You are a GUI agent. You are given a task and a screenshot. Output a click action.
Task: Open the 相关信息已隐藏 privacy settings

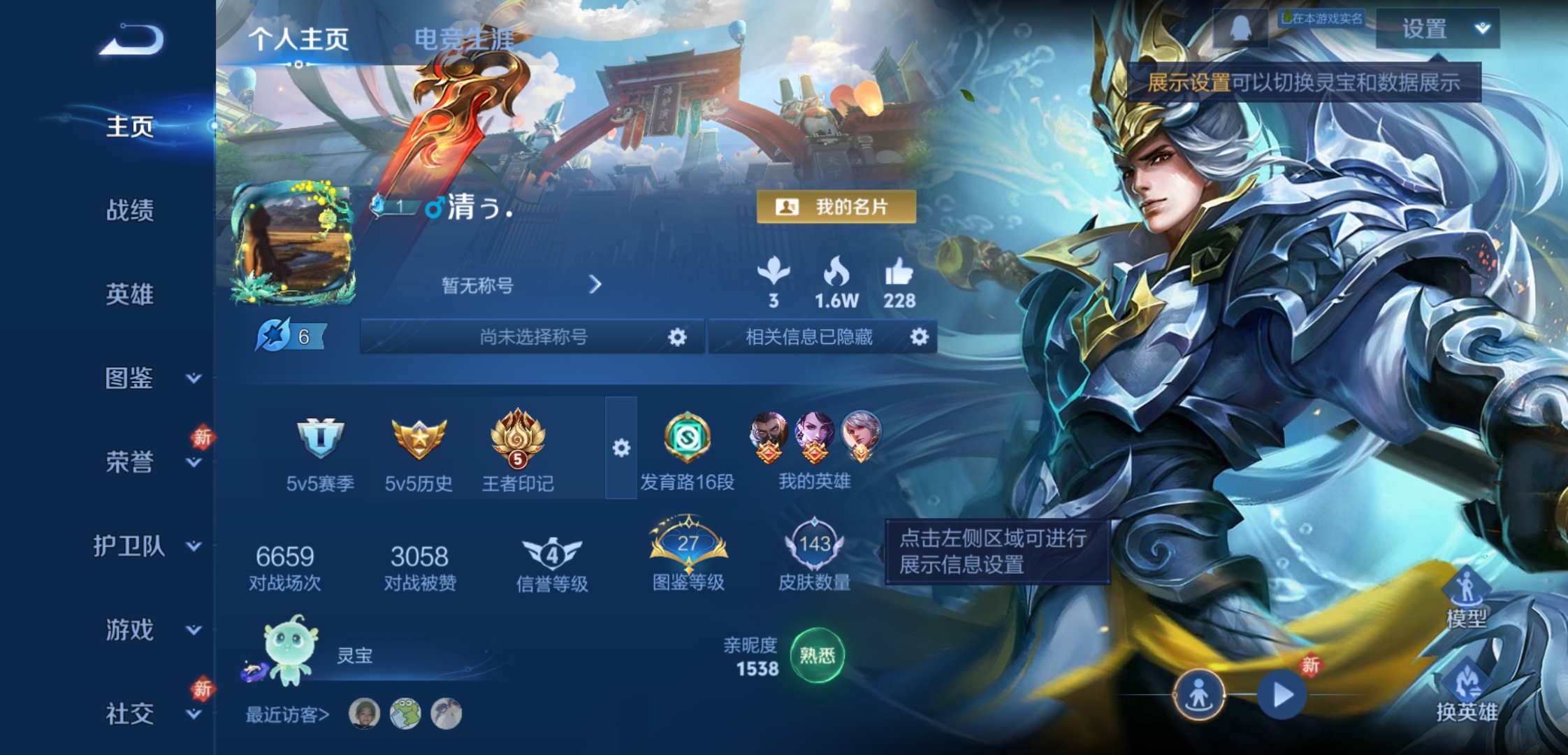[919, 337]
